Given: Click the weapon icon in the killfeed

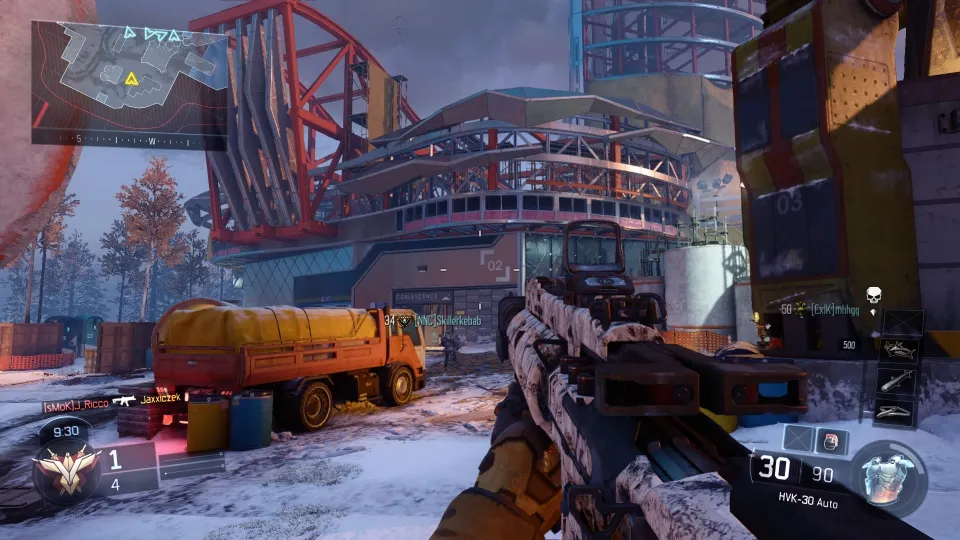Looking at the screenshot, I should (x=124, y=400).
